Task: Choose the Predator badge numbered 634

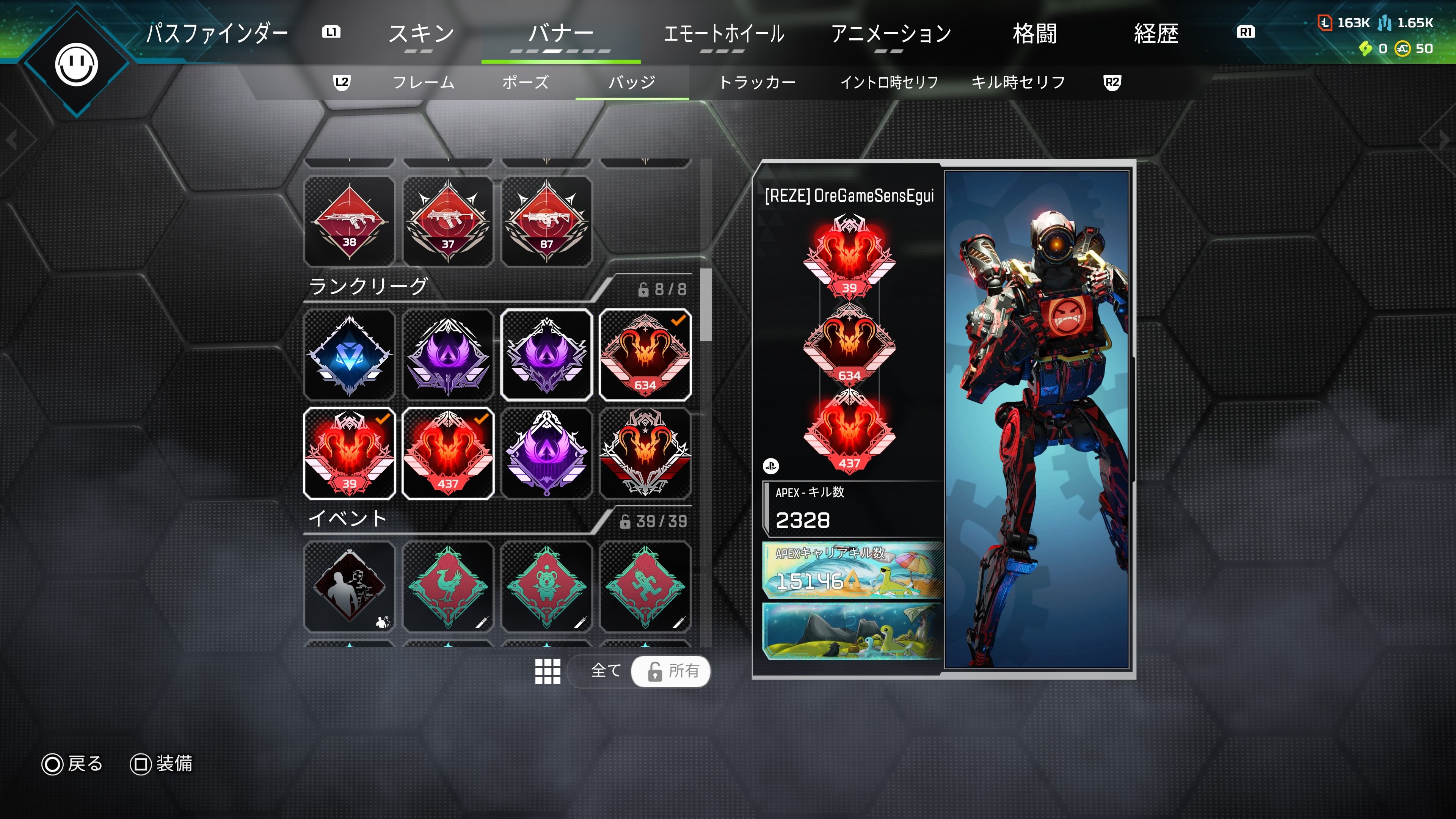Action: (645, 355)
